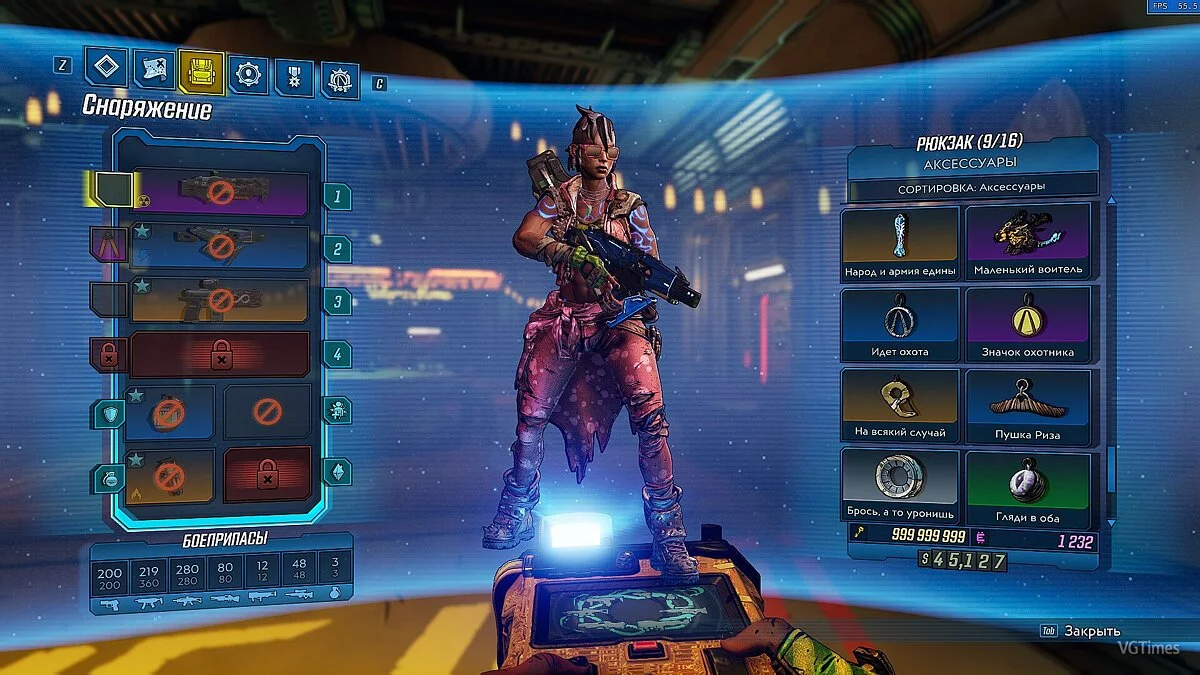Select the yellow backpack inventory tab

click(x=200, y=73)
